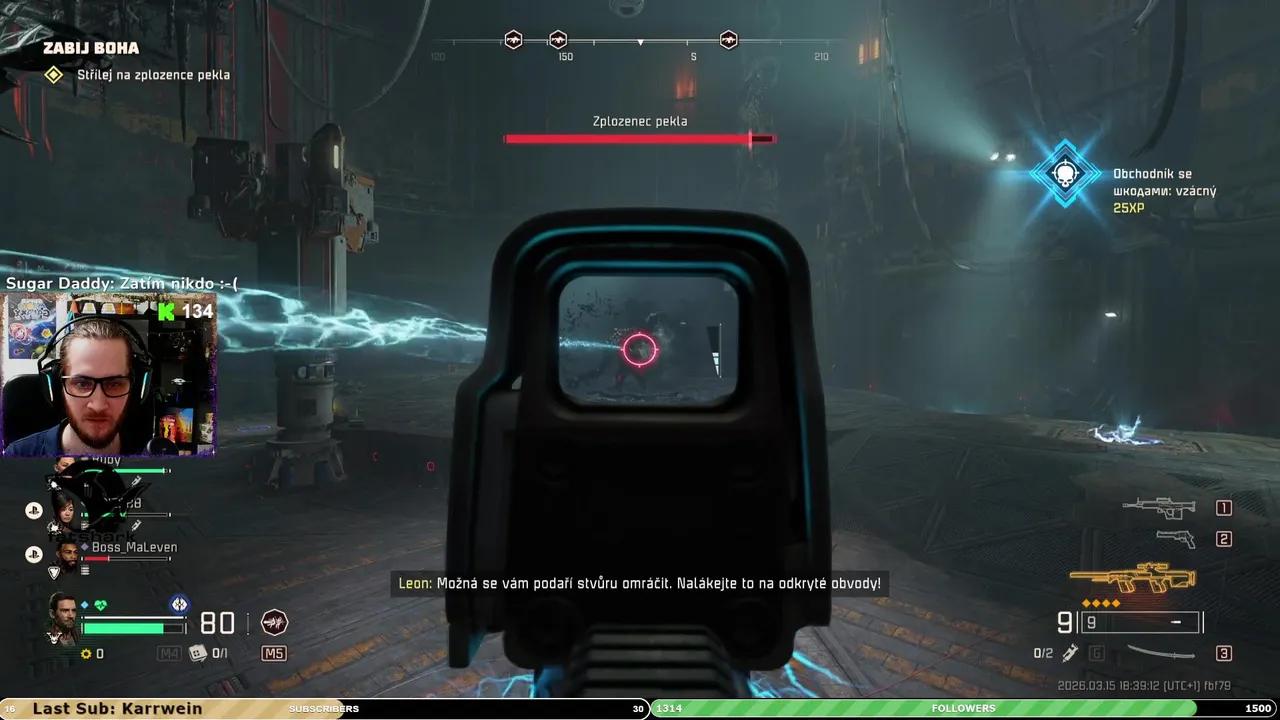Switch to the pistol sidearm slot
1280x720 pixels.
[1175, 539]
